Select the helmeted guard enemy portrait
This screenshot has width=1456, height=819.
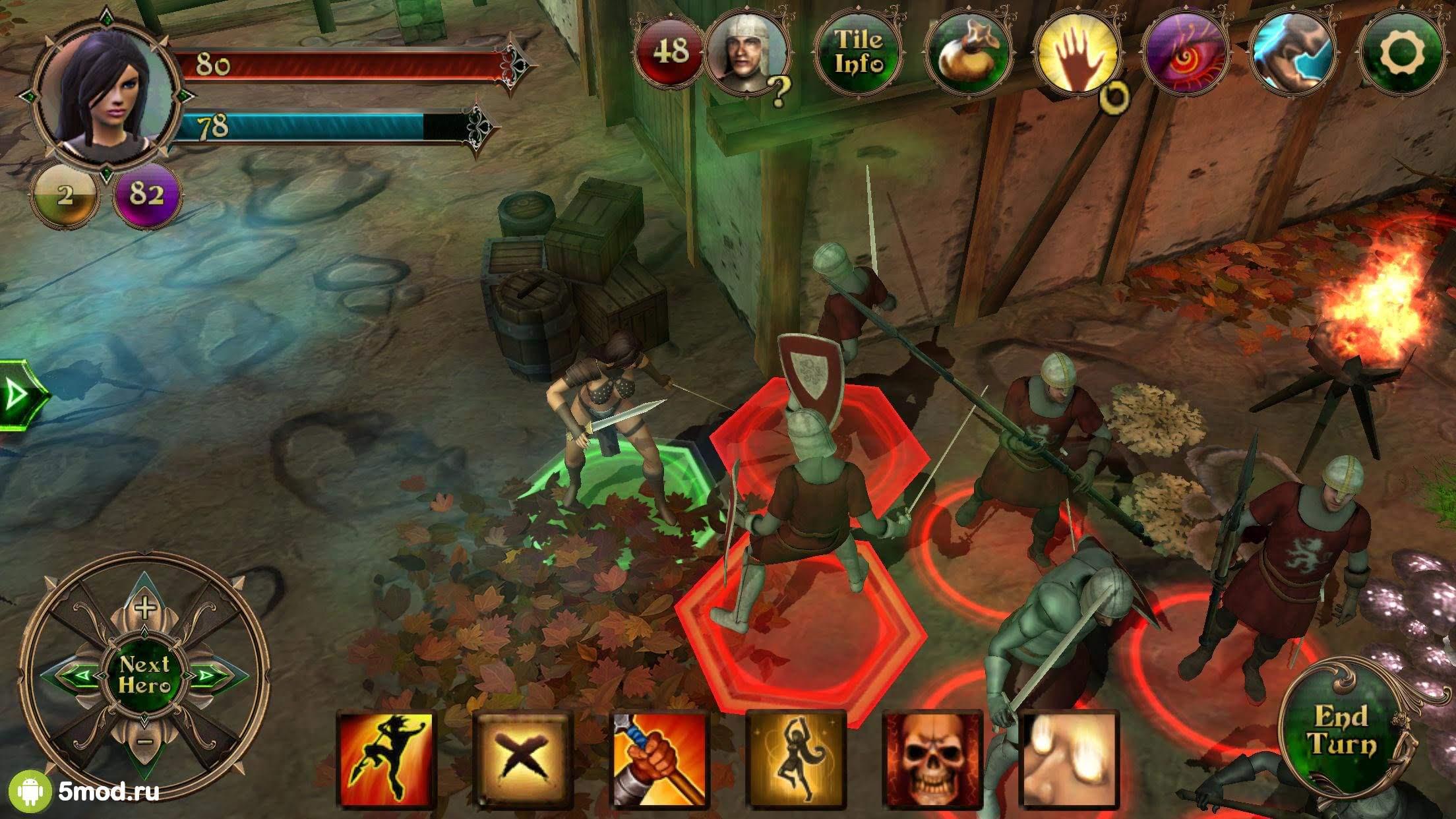coord(747,53)
